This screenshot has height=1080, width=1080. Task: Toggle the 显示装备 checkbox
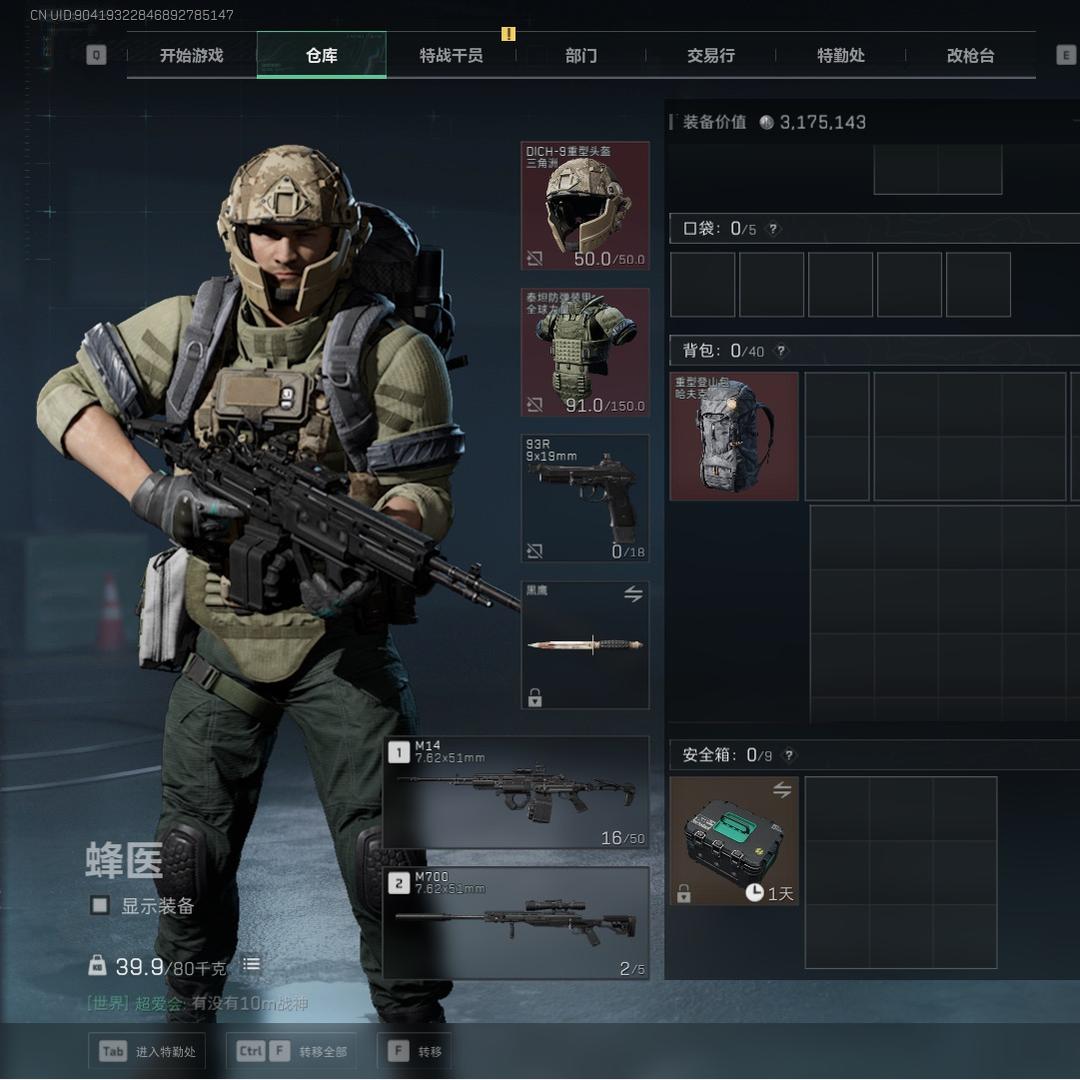(100, 905)
